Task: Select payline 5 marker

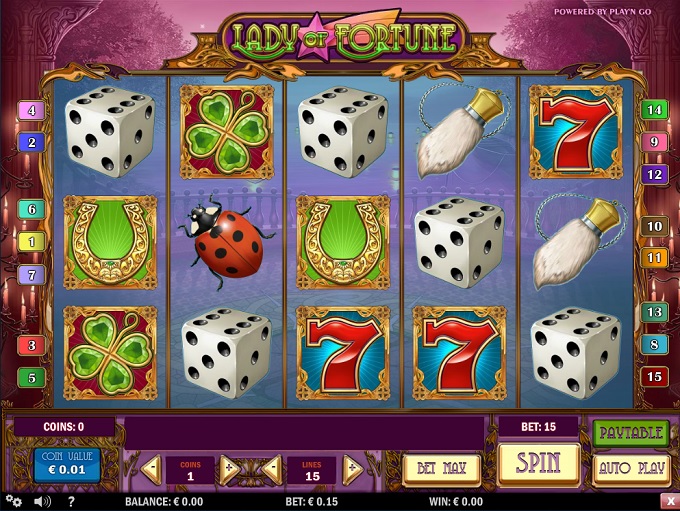Action: pos(31,377)
